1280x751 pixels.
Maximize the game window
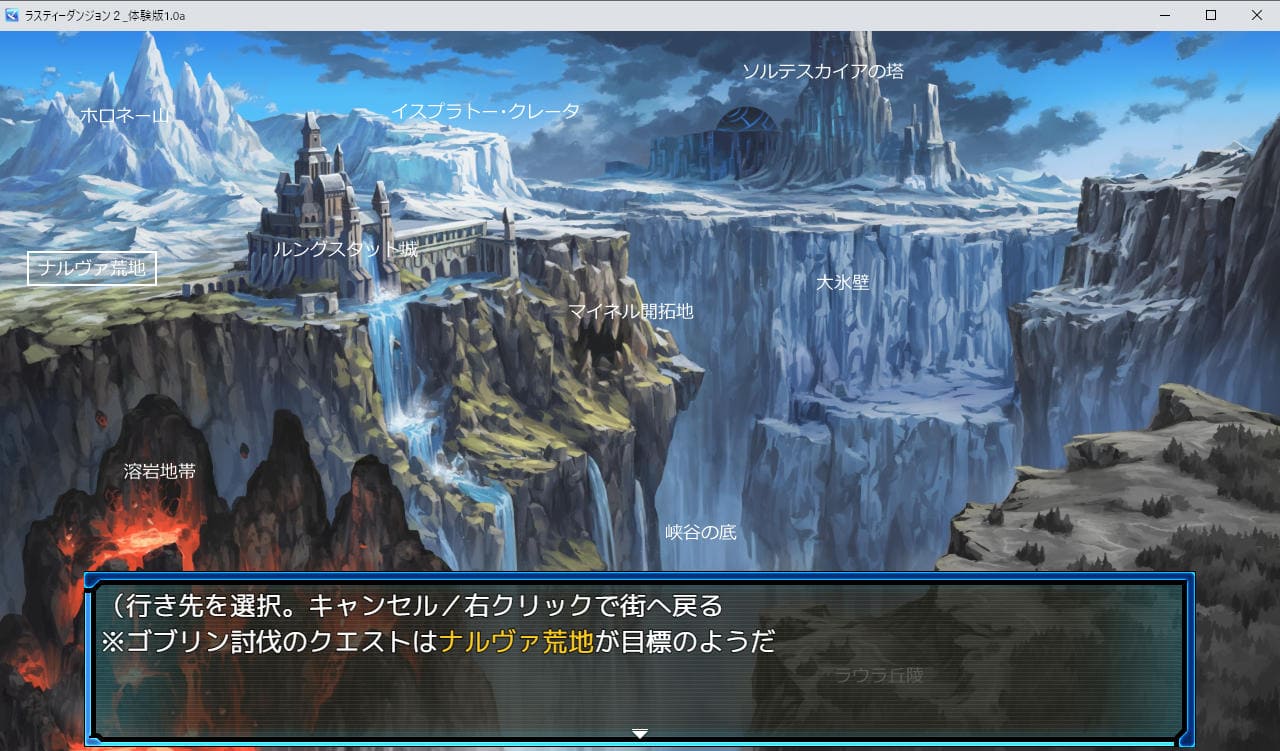[x=1211, y=15]
